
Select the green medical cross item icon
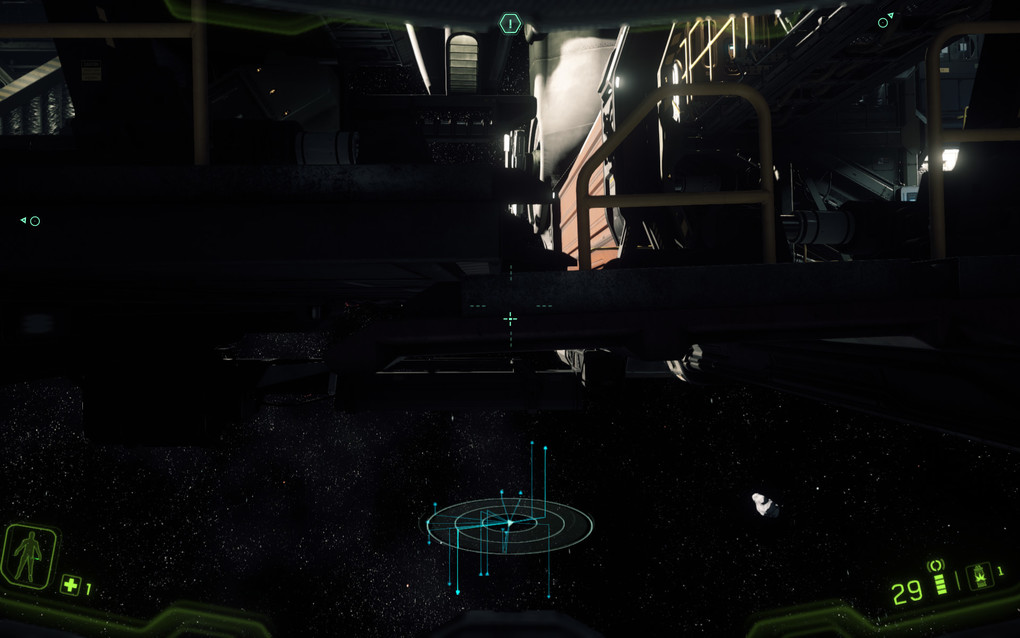pos(70,585)
